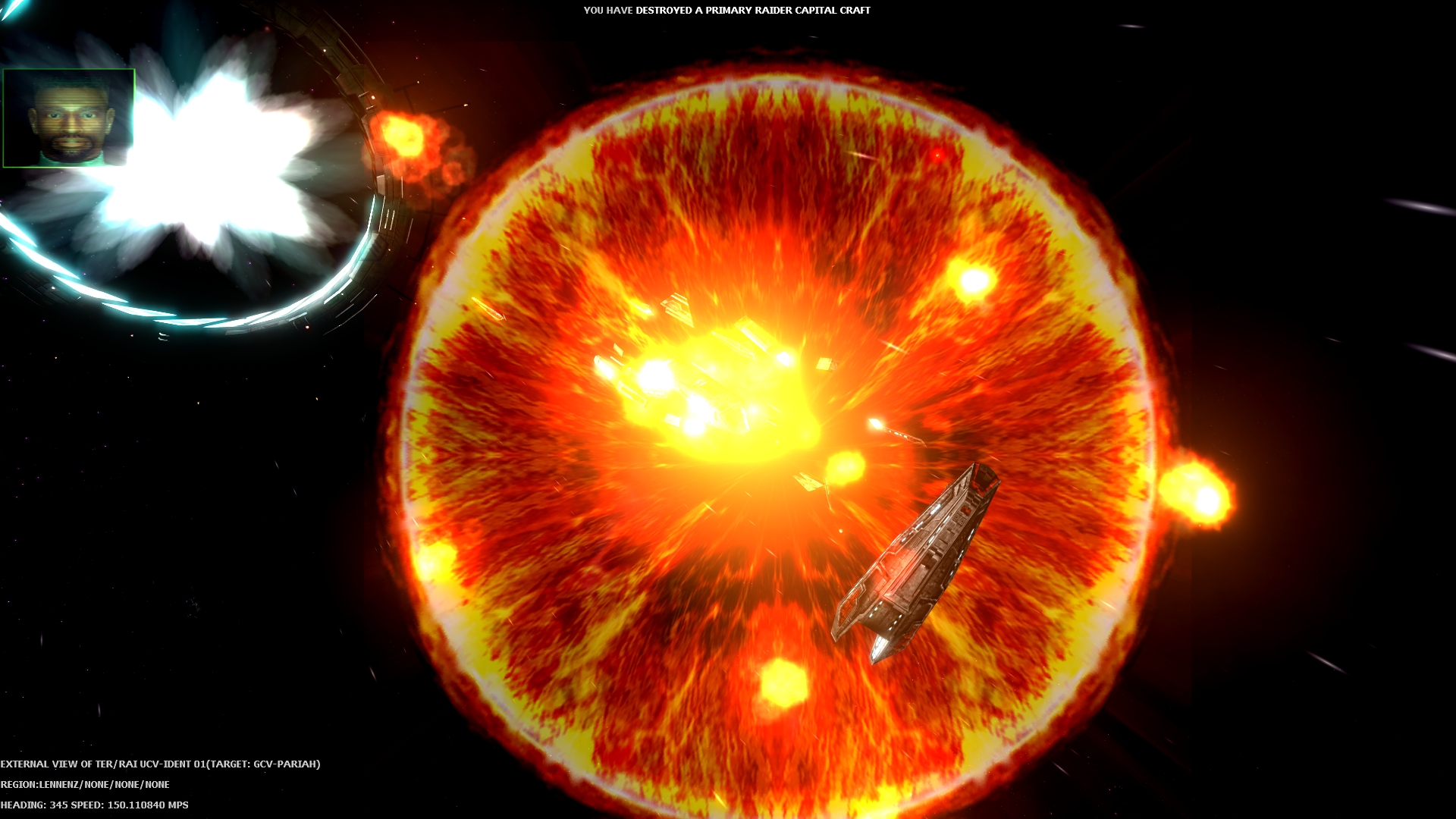Expand the TARGET: GCV-PARIAH designation
1456x819 pixels.
point(265,765)
